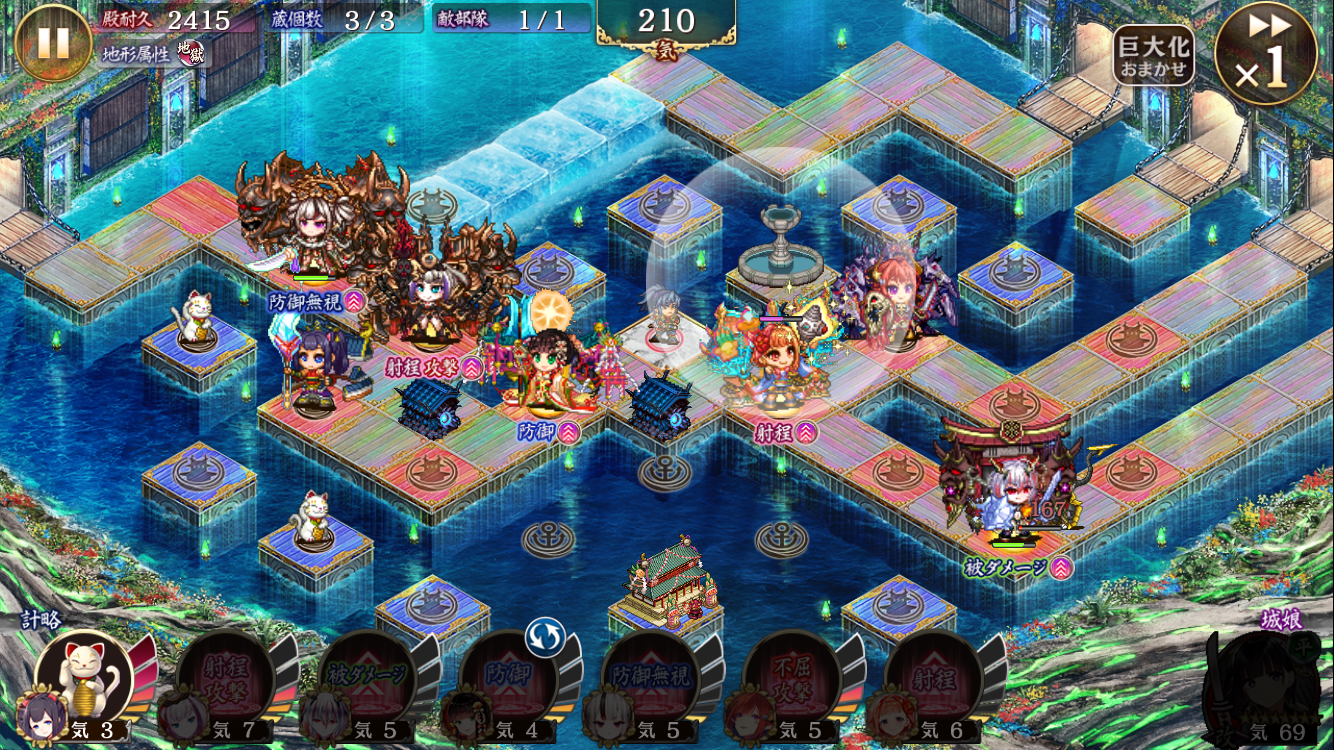The image size is (1334, 750).
Task: Tap the 巨大化 おまかせ auto-enlarge button
Action: (1153, 55)
